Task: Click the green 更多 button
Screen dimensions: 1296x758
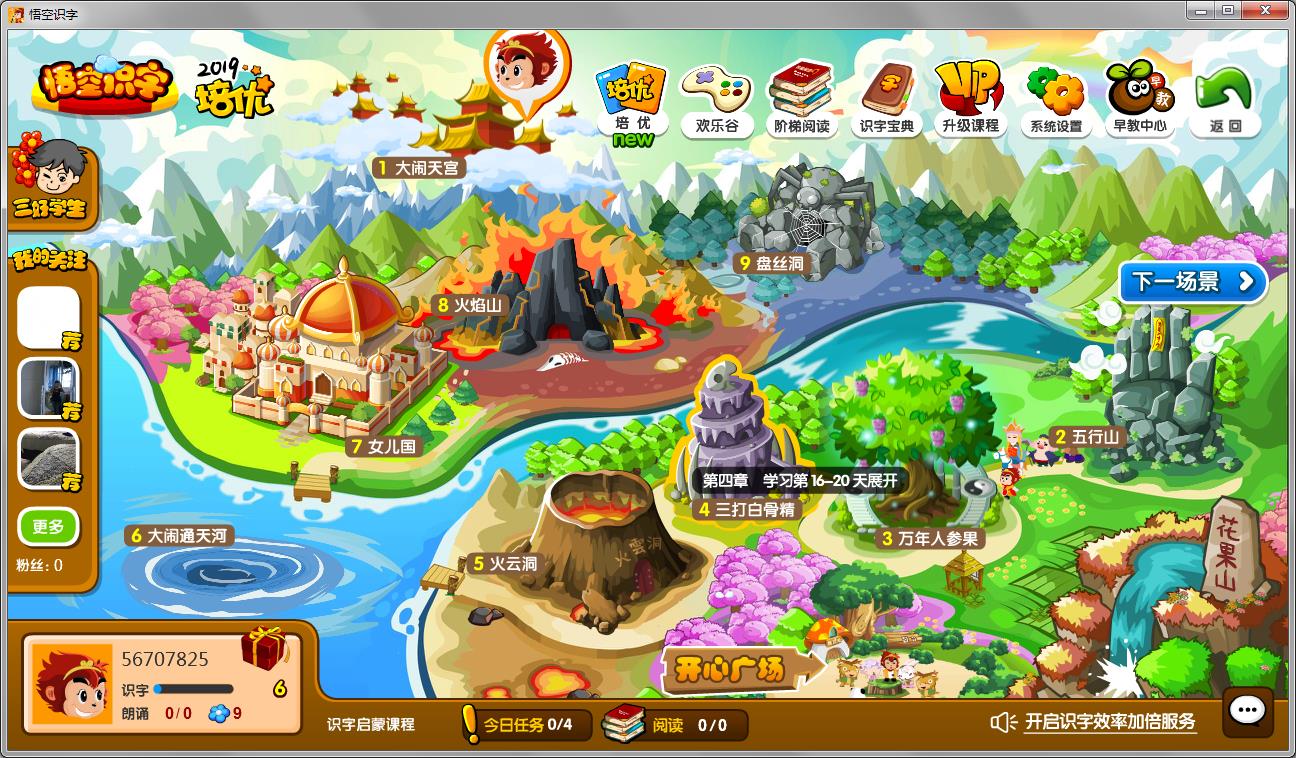Action: click(x=48, y=527)
